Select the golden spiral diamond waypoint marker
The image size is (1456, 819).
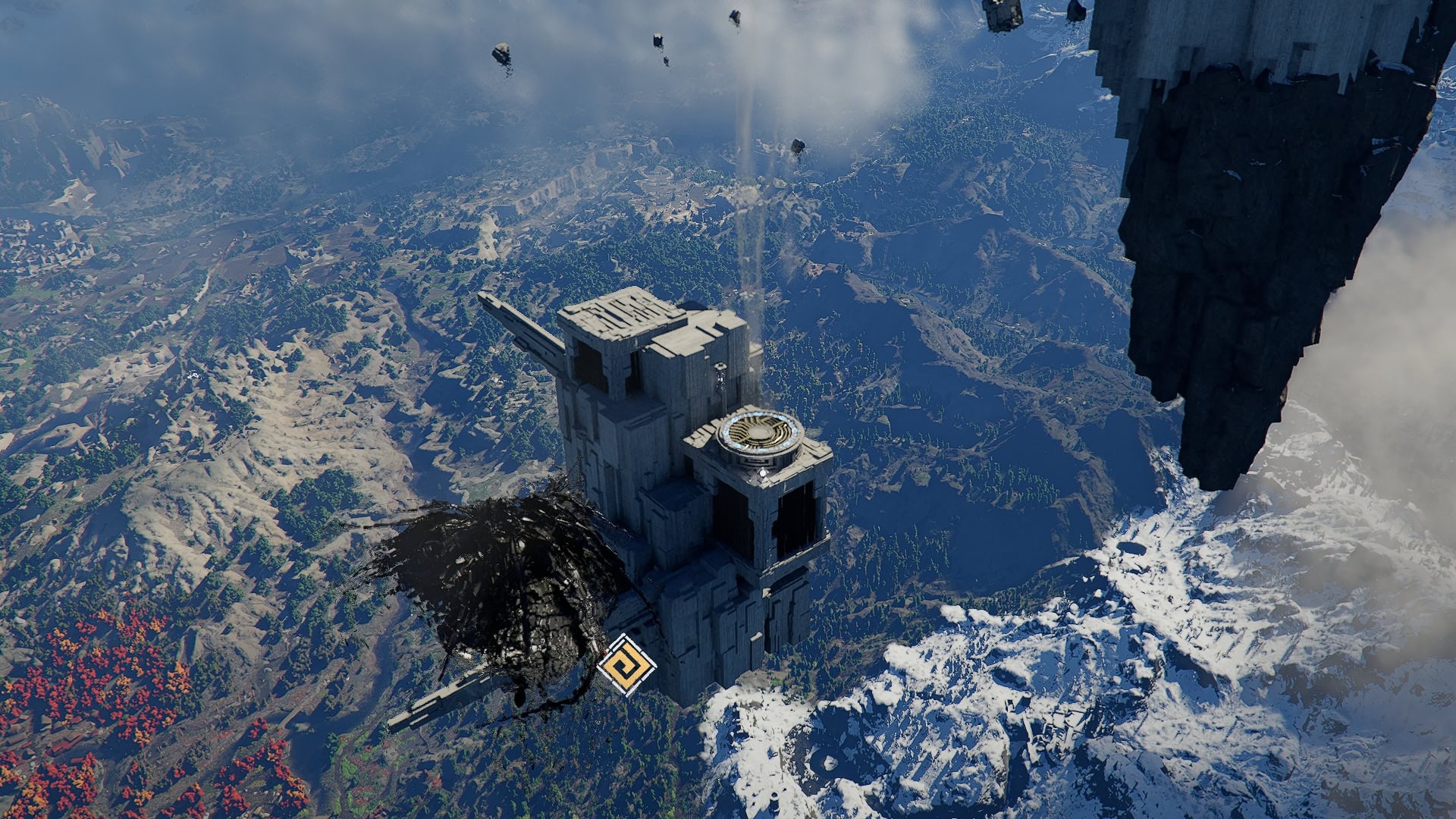click(626, 665)
